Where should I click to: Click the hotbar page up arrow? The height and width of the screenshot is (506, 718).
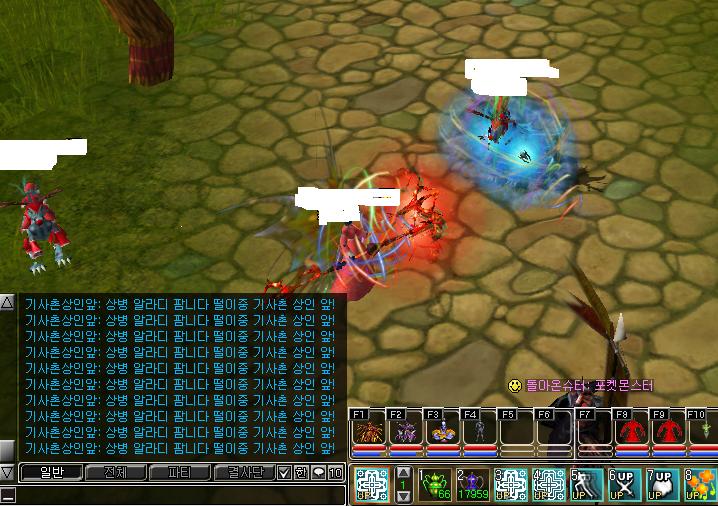coord(403,472)
